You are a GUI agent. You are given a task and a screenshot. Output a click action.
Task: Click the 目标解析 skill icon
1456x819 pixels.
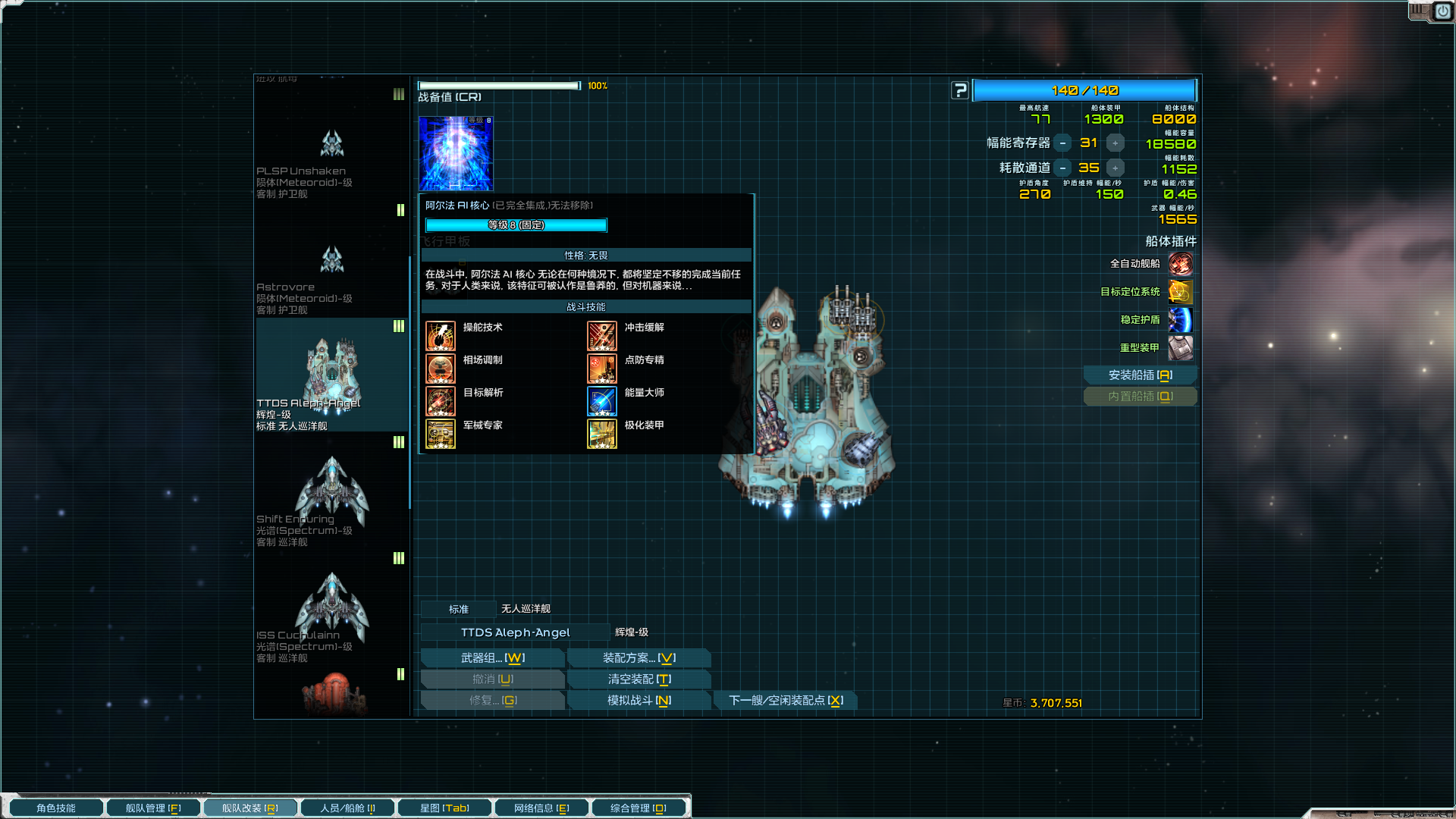click(441, 401)
